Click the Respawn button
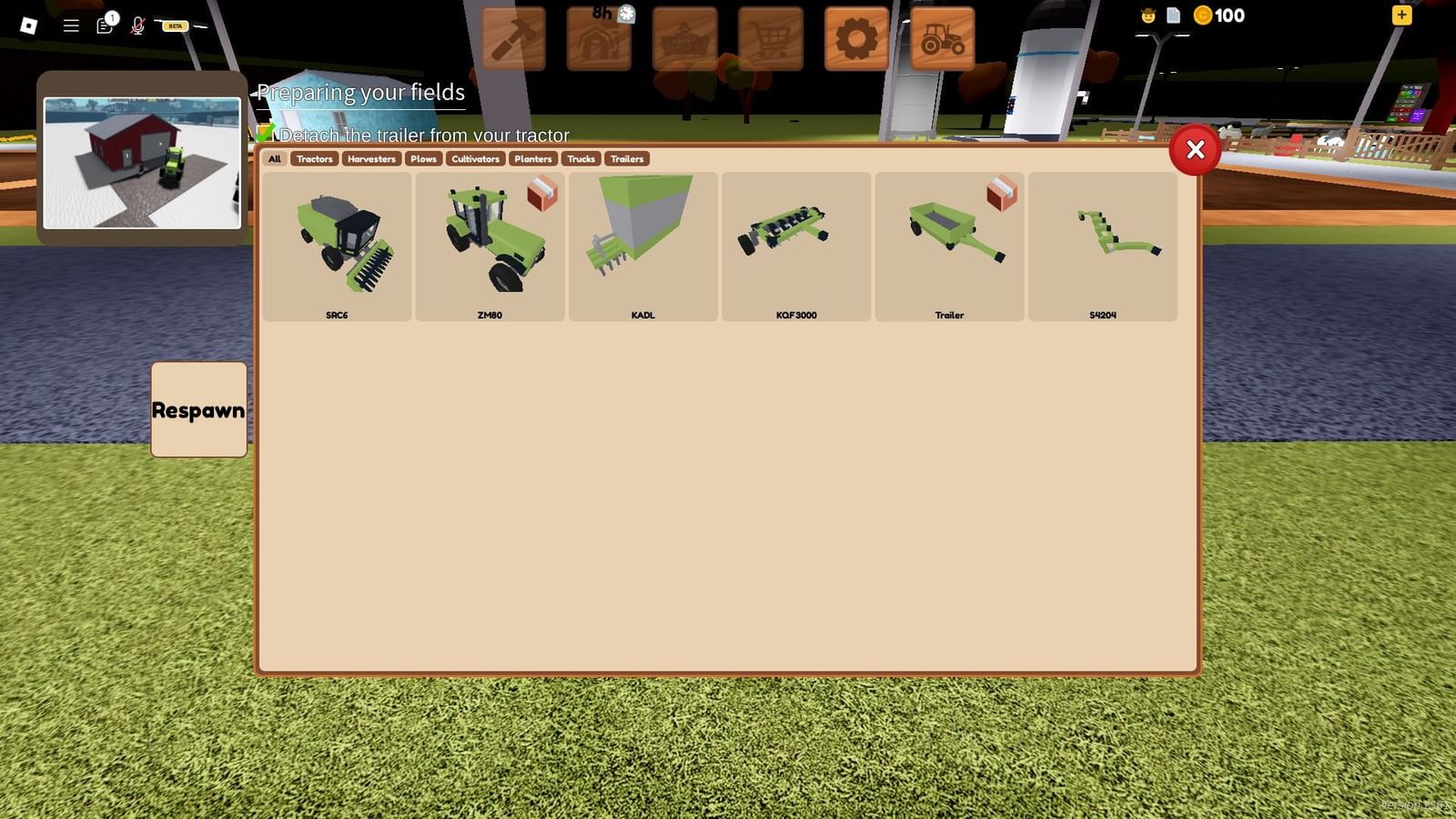Viewport: 1456px width, 819px height. pyautogui.click(x=198, y=409)
